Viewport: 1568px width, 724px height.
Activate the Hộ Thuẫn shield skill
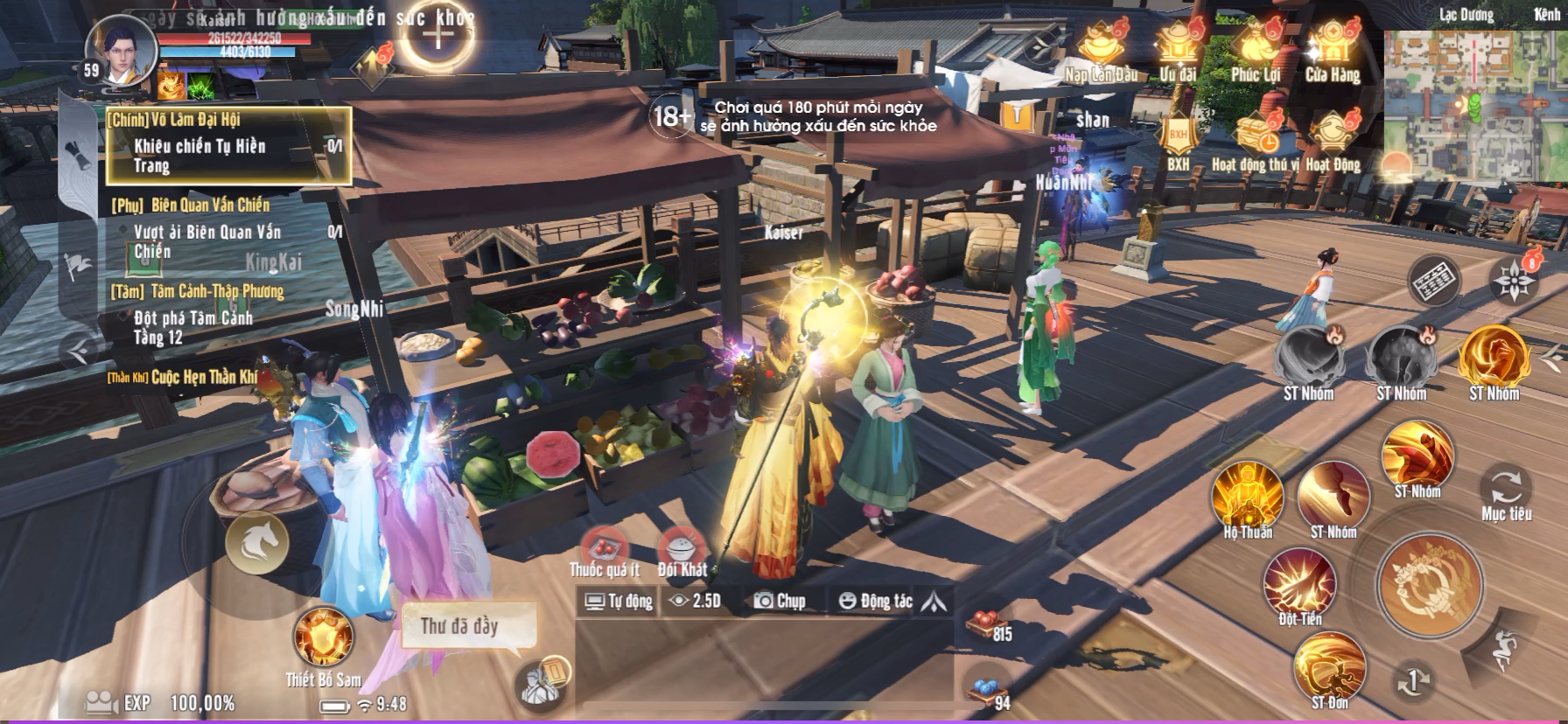(x=1247, y=496)
